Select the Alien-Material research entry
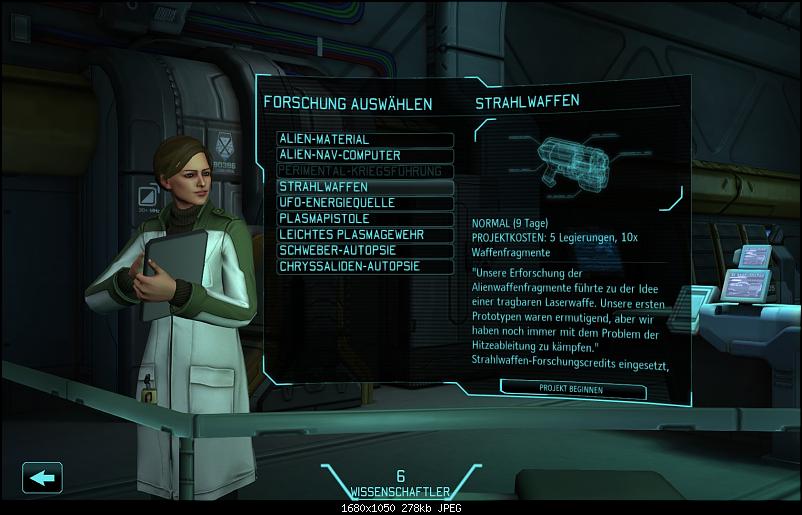The width and height of the screenshot is (802, 515). click(365, 139)
